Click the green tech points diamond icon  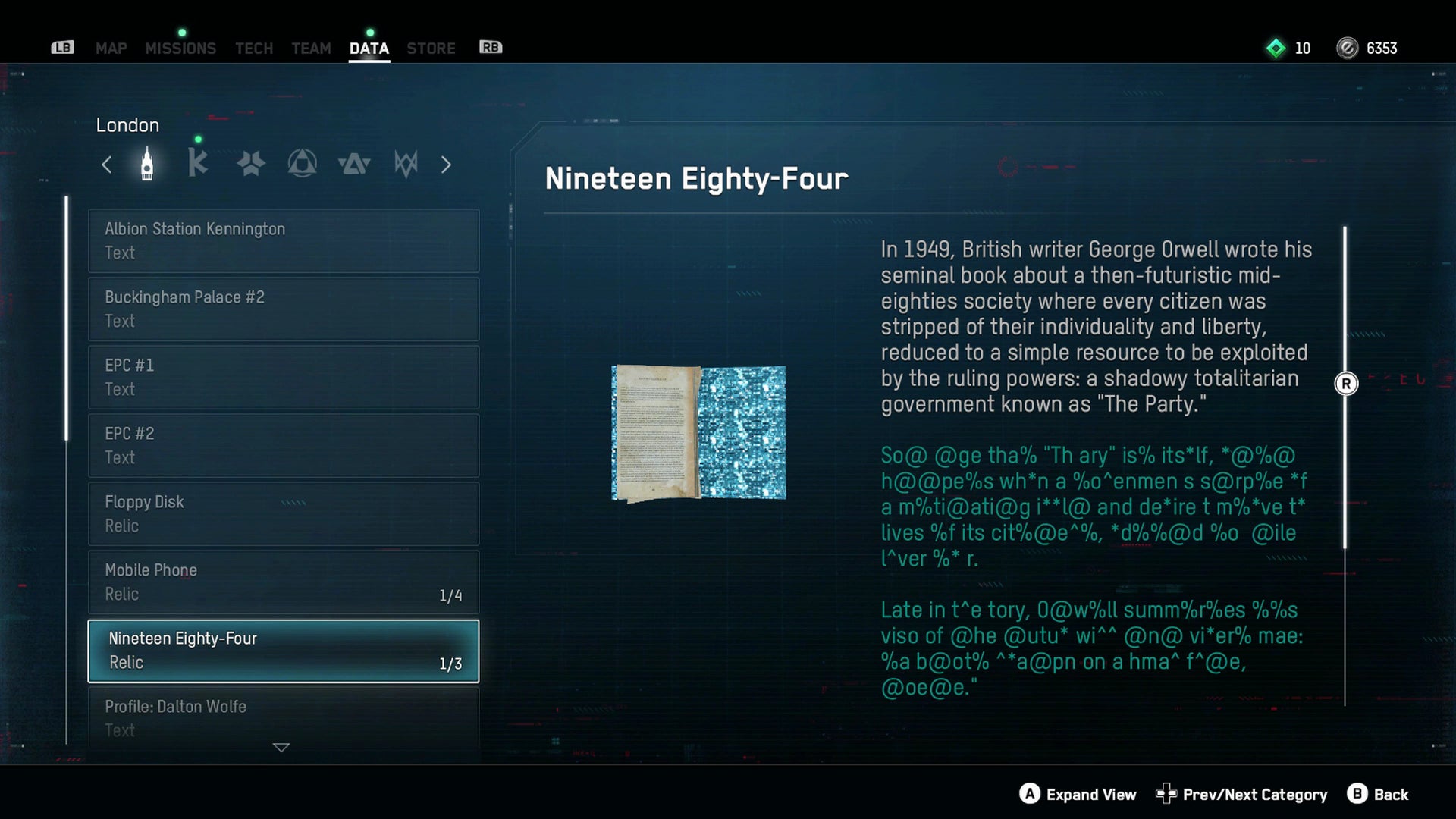pyautogui.click(x=1276, y=48)
